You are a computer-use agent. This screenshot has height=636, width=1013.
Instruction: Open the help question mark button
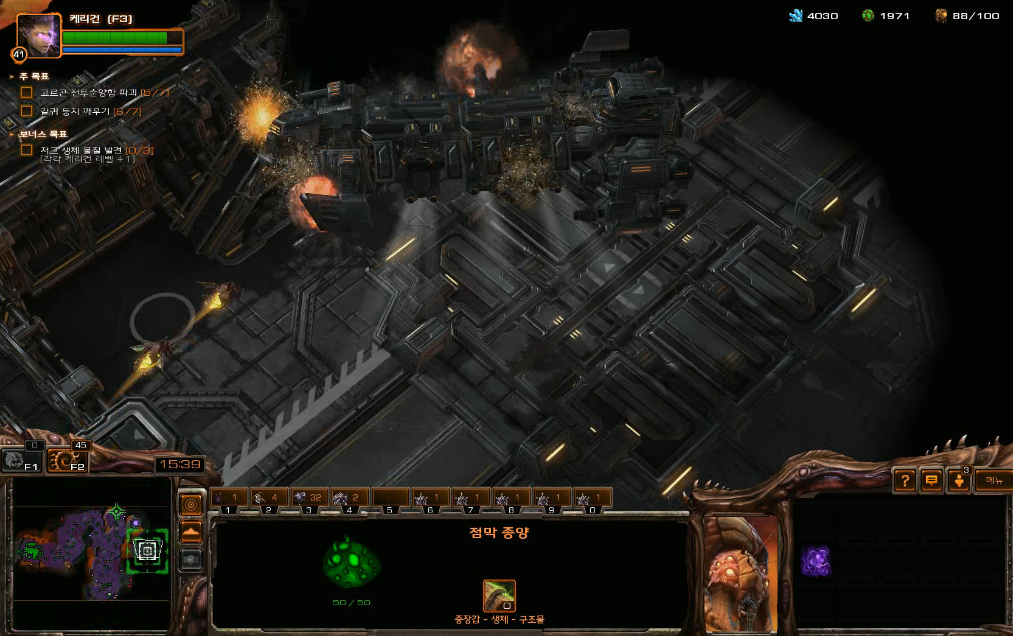pos(904,481)
